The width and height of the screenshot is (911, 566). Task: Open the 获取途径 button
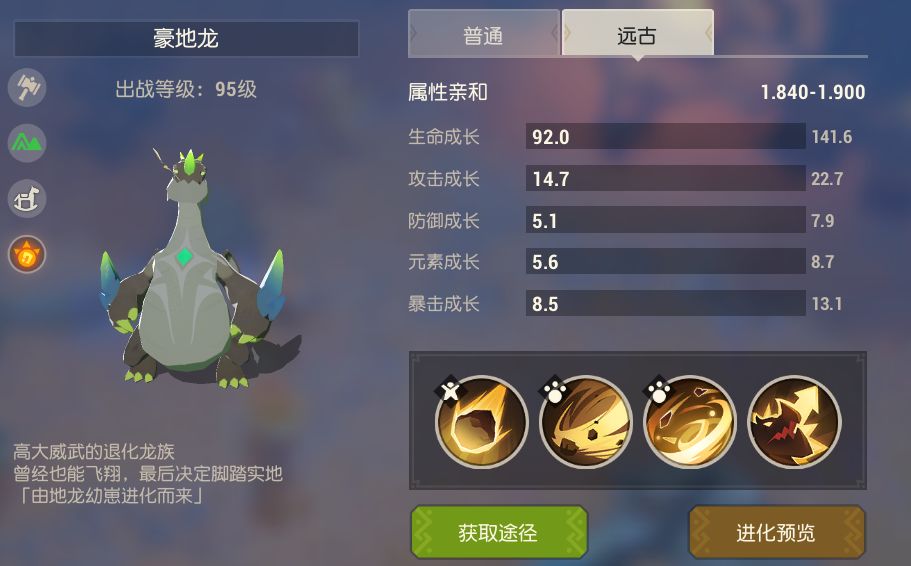(x=498, y=532)
